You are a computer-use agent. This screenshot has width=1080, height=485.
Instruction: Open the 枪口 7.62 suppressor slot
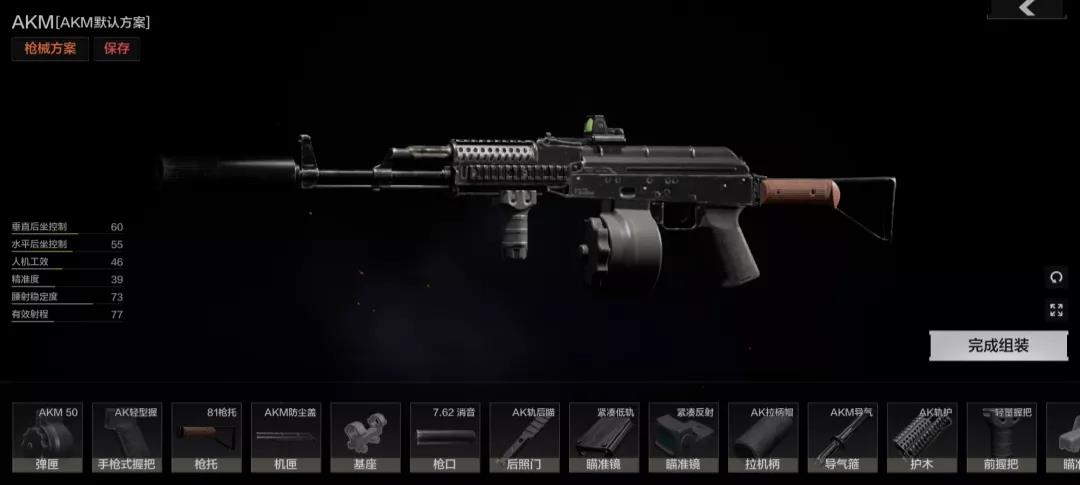point(445,437)
